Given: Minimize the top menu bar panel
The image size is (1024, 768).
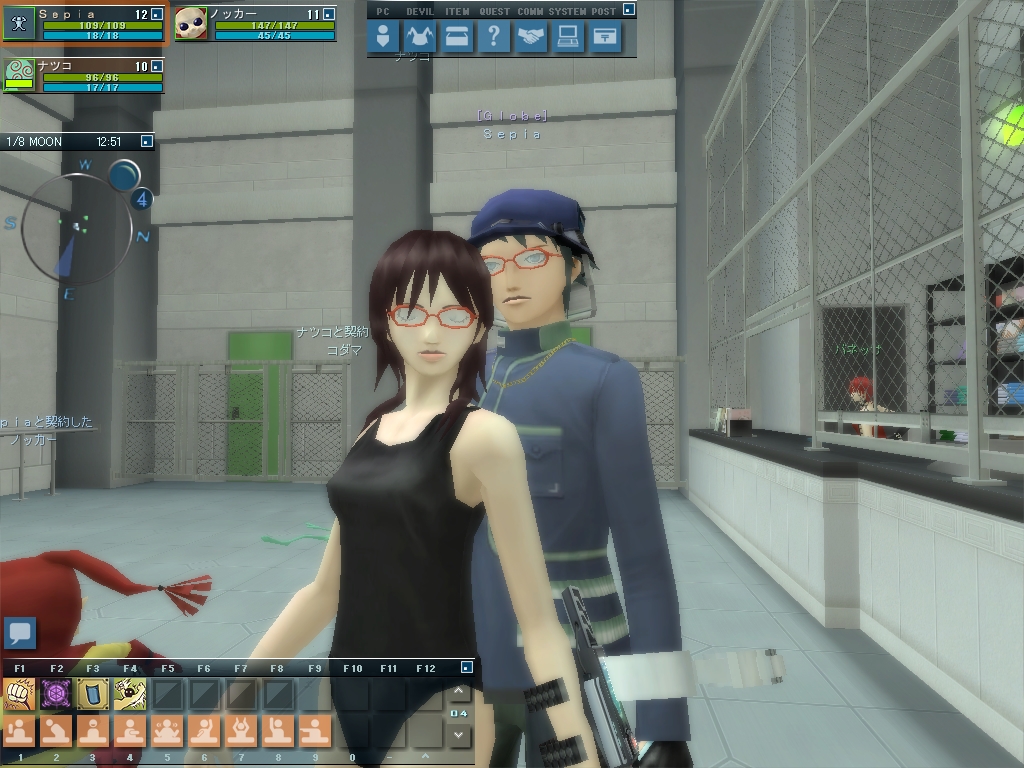Looking at the screenshot, I should click(x=628, y=10).
